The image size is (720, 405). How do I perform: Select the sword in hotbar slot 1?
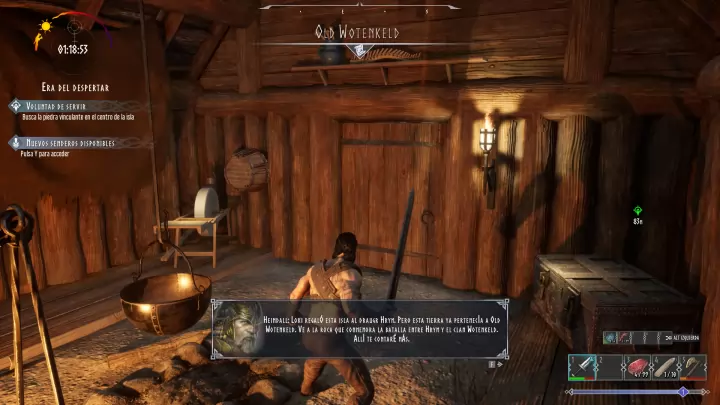pyautogui.click(x=584, y=367)
